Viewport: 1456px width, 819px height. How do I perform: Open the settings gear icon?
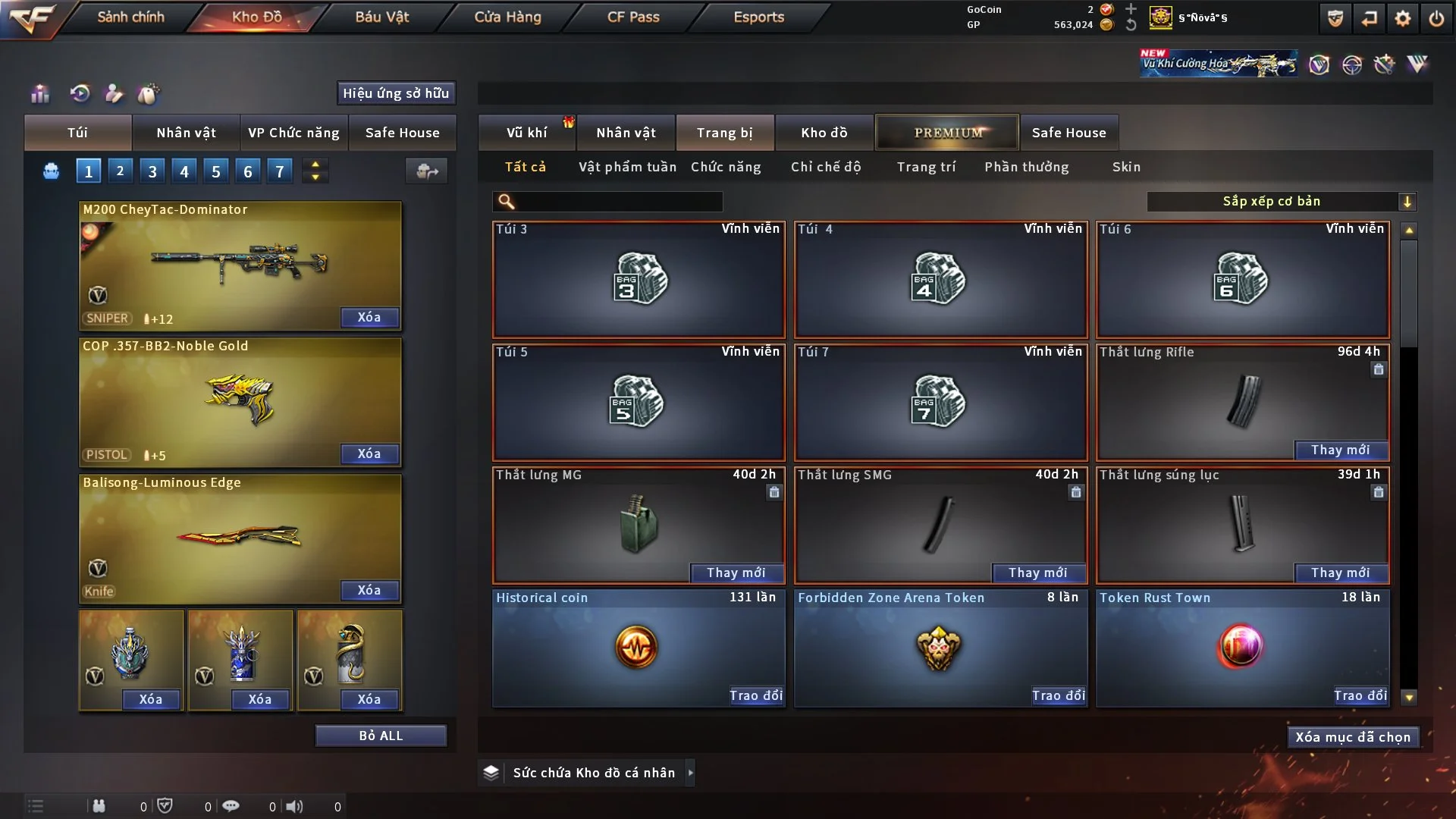pos(1403,18)
